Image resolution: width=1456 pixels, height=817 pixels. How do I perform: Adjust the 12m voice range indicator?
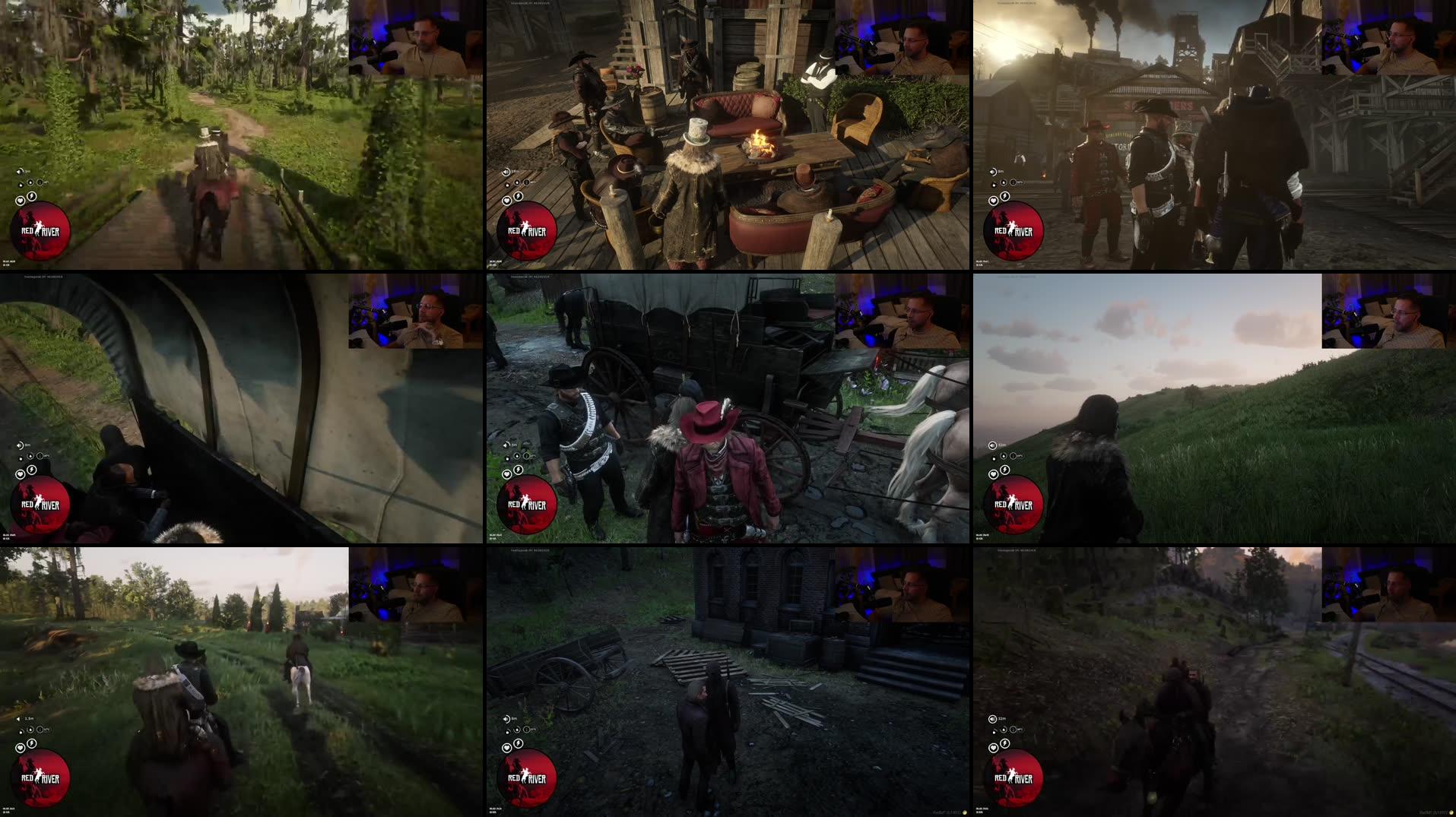(1001, 445)
